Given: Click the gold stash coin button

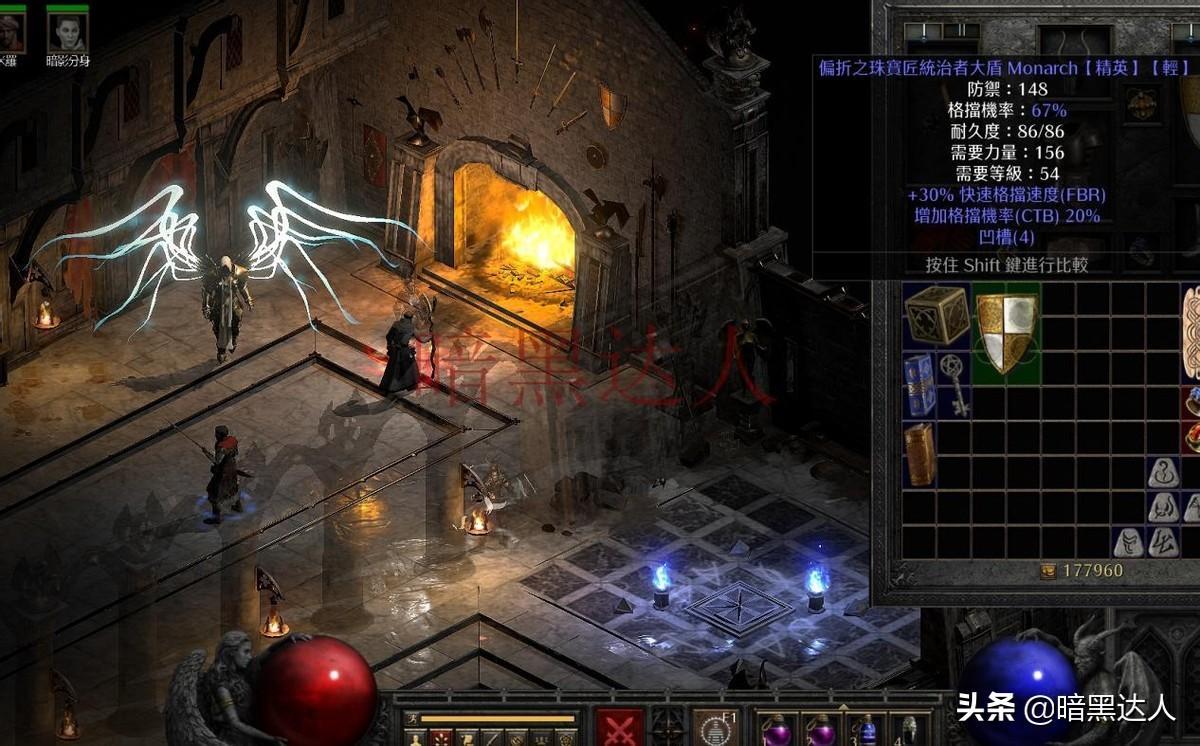Looking at the screenshot, I should (1048, 571).
